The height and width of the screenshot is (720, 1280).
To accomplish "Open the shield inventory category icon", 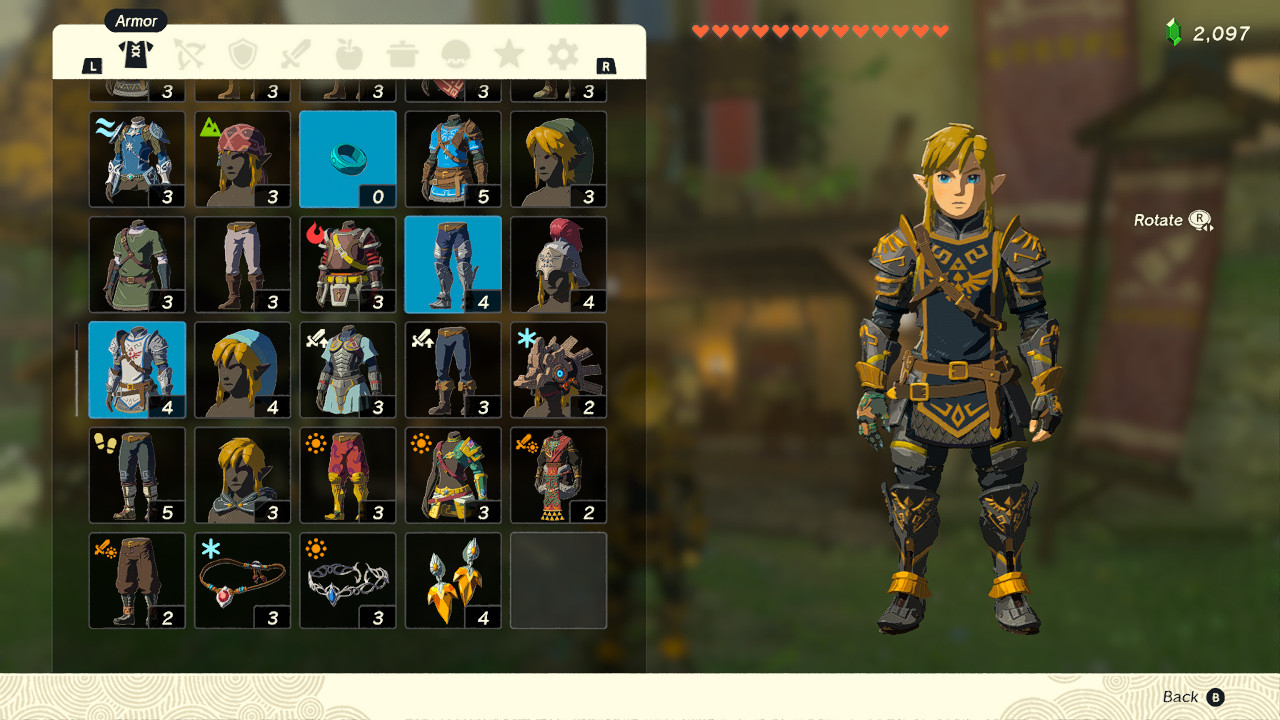I will pos(243,55).
